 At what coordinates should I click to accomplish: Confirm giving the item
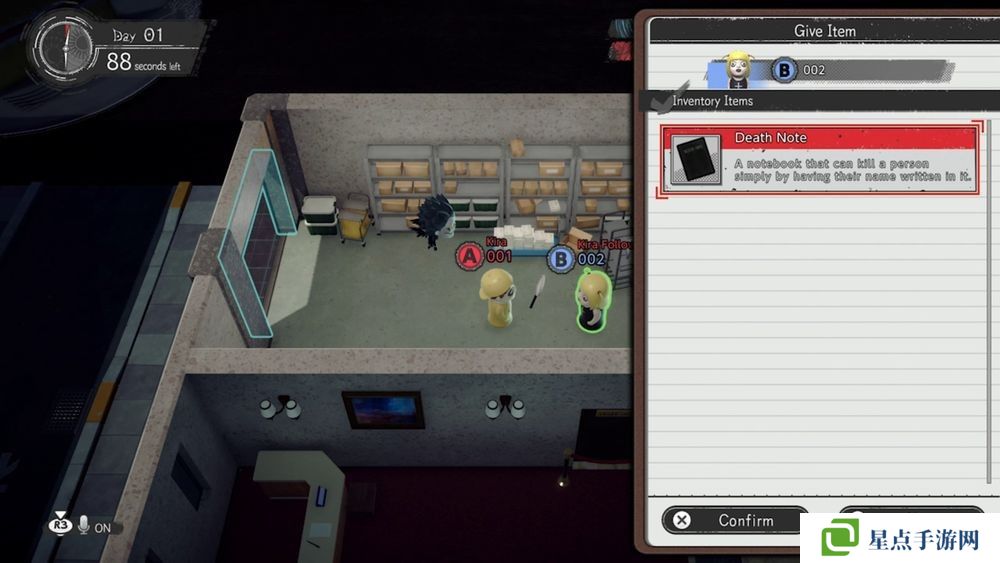[734, 520]
